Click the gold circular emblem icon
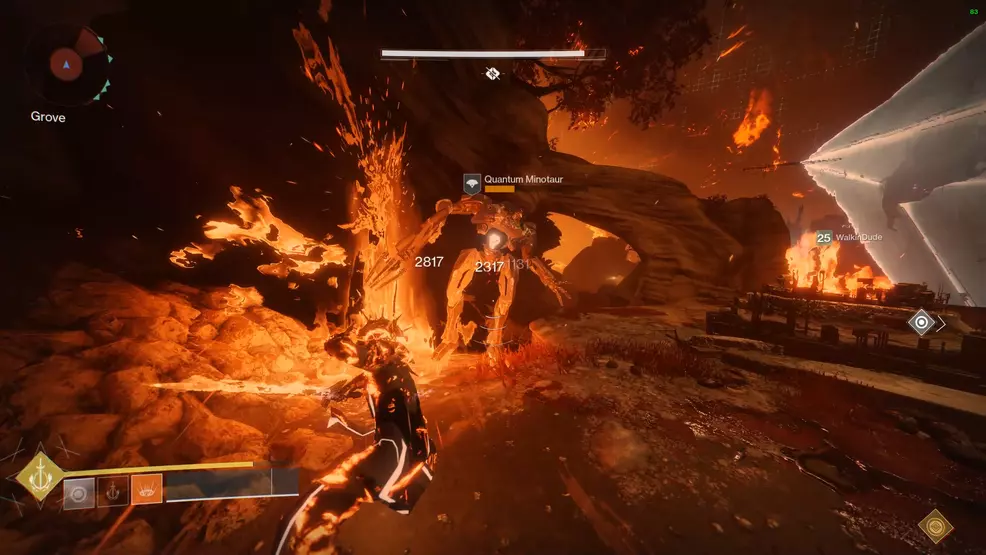This screenshot has width=986, height=555. click(x=936, y=526)
